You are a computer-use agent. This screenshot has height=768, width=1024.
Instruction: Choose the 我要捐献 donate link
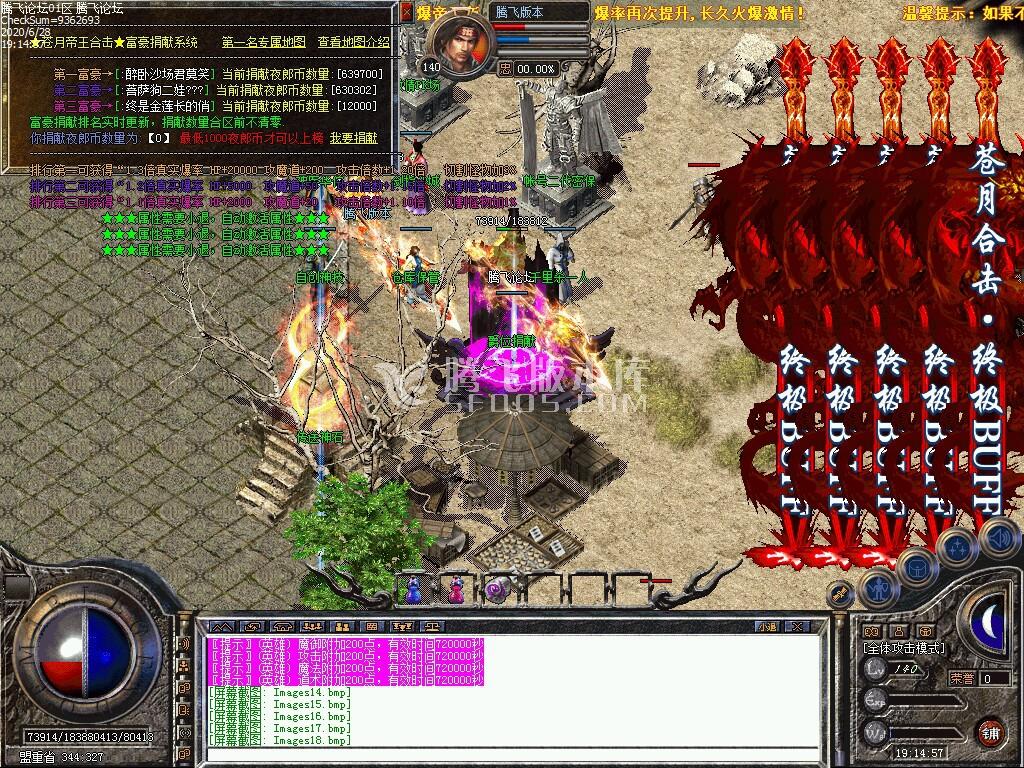point(354,138)
